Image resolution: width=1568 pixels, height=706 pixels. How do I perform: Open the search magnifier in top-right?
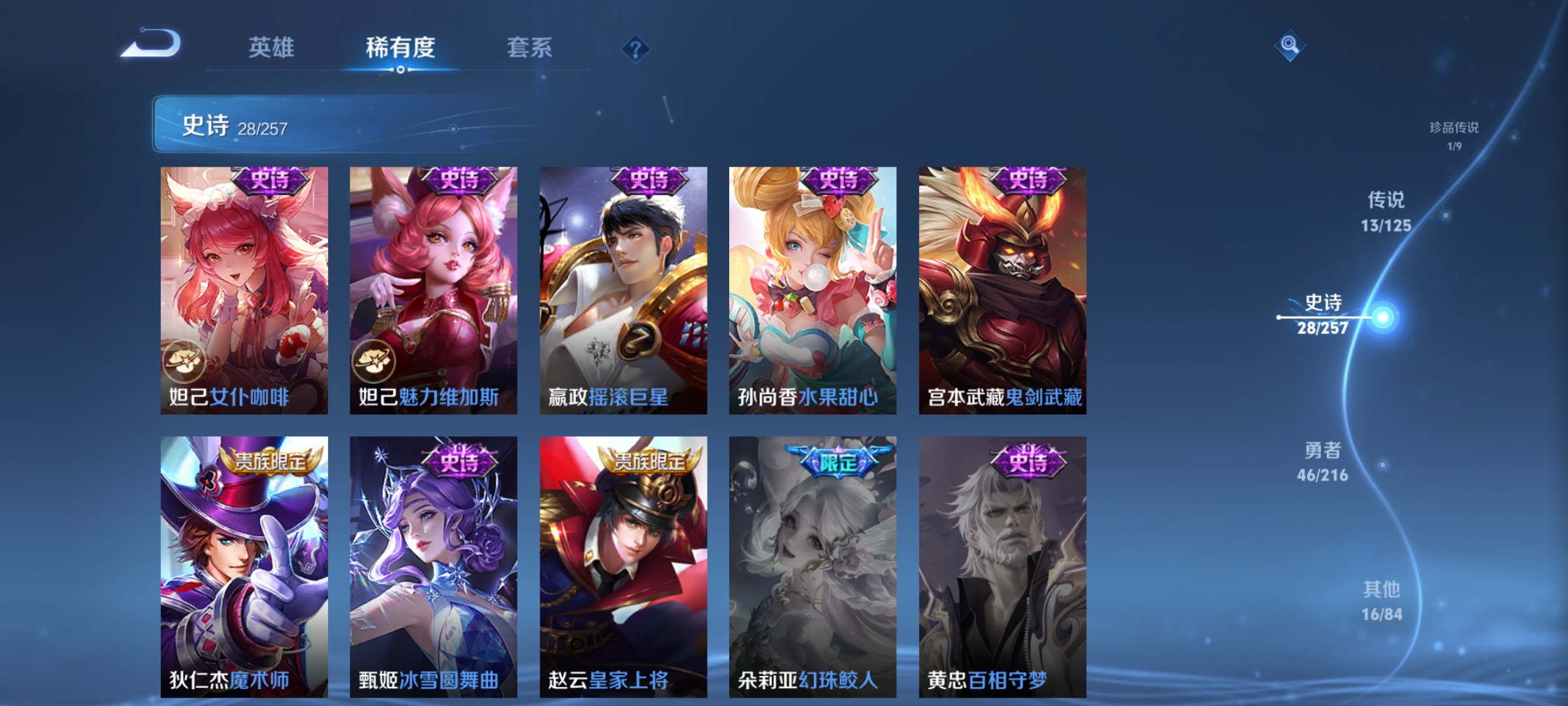(1288, 46)
